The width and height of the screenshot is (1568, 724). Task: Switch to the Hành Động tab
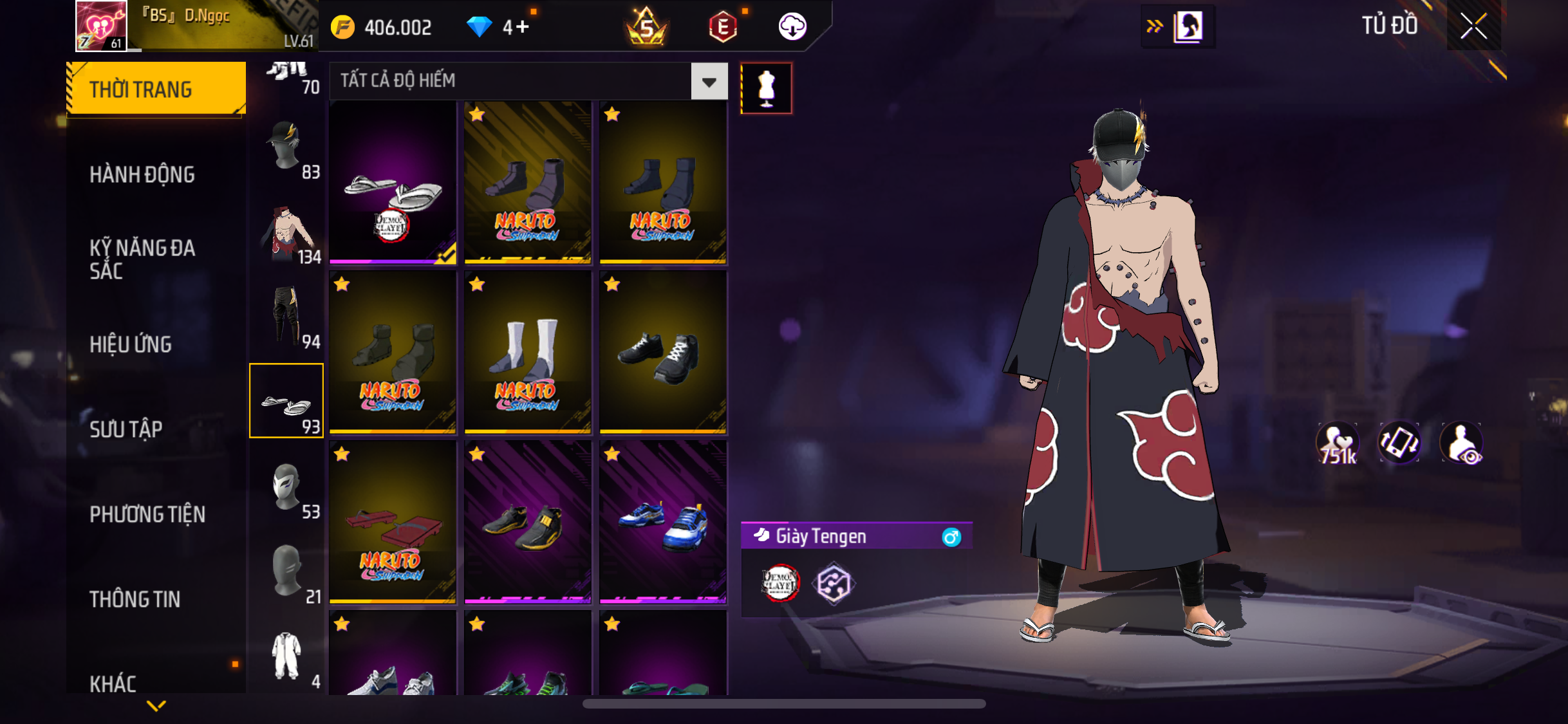pyautogui.click(x=142, y=174)
